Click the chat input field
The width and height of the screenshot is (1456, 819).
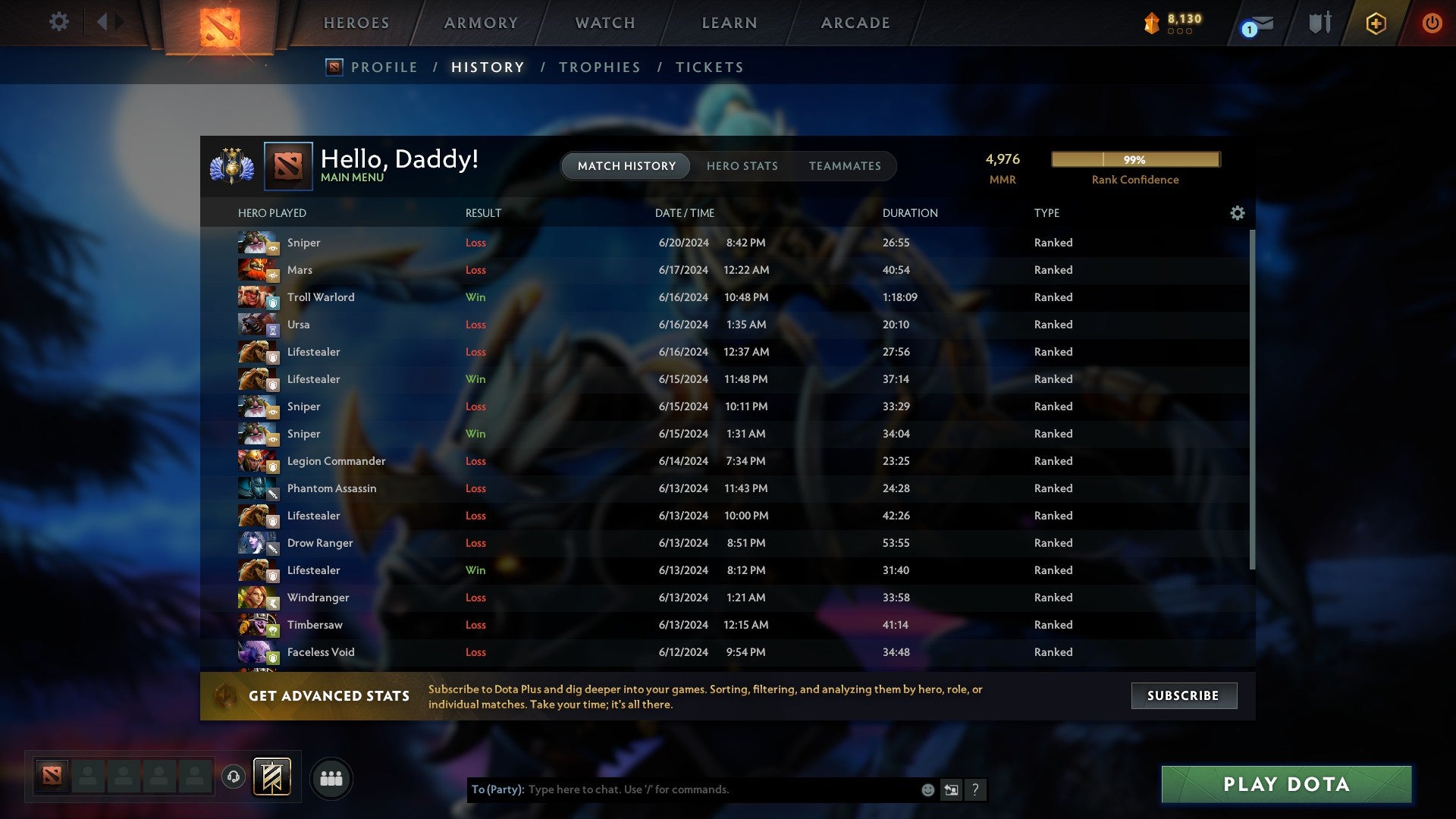tap(682, 789)
